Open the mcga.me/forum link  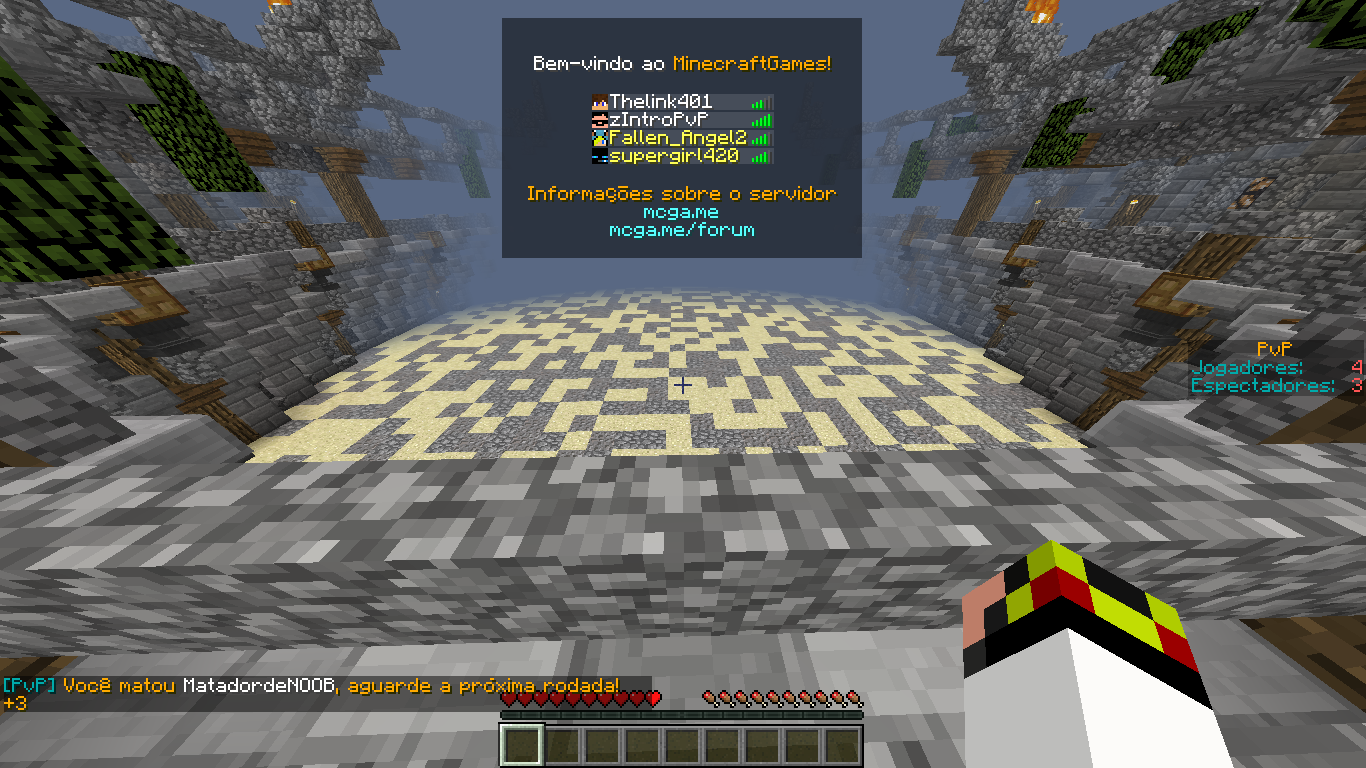(x=681, y=230)
